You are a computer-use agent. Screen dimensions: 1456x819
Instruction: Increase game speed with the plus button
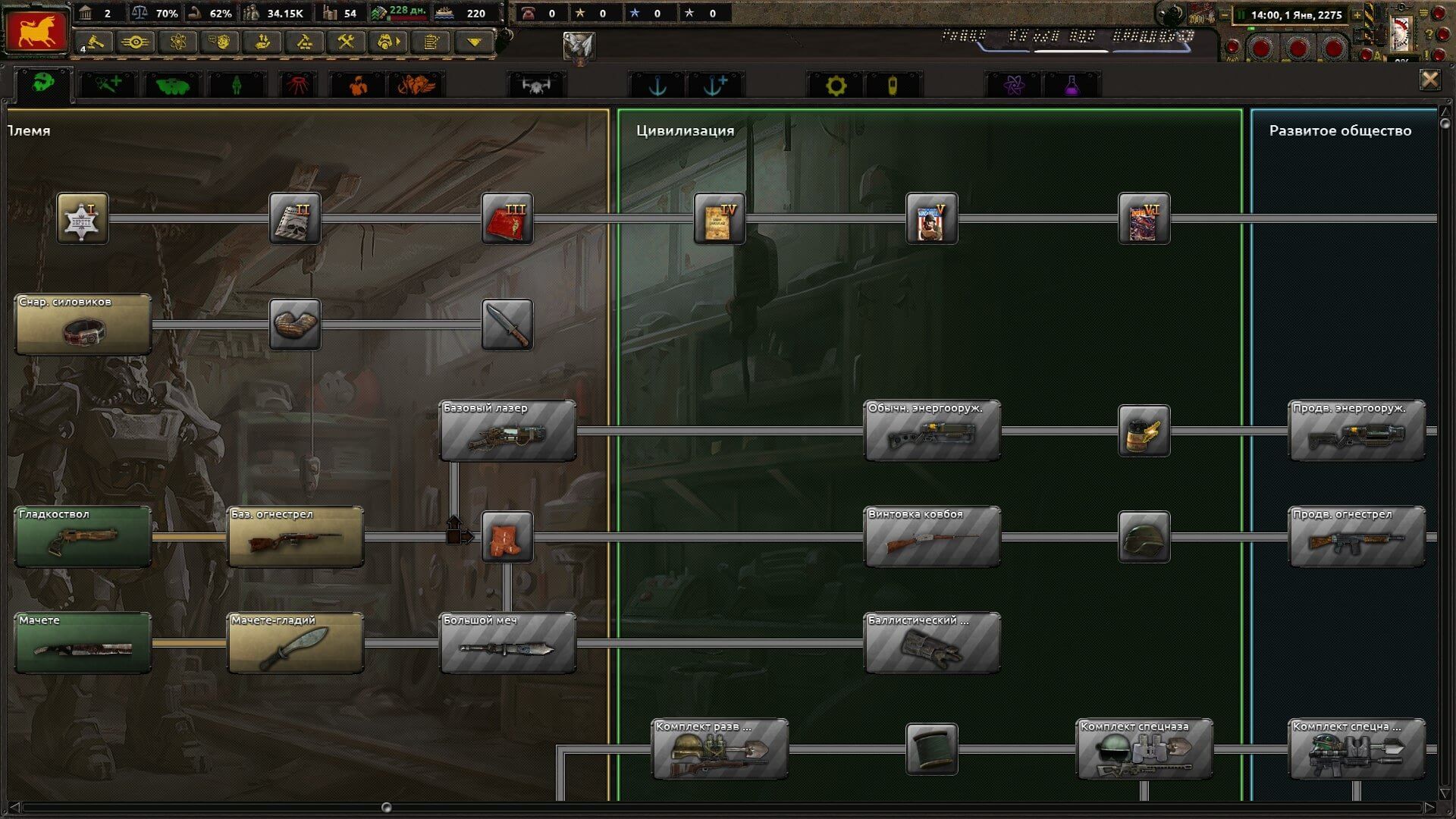1357,14
